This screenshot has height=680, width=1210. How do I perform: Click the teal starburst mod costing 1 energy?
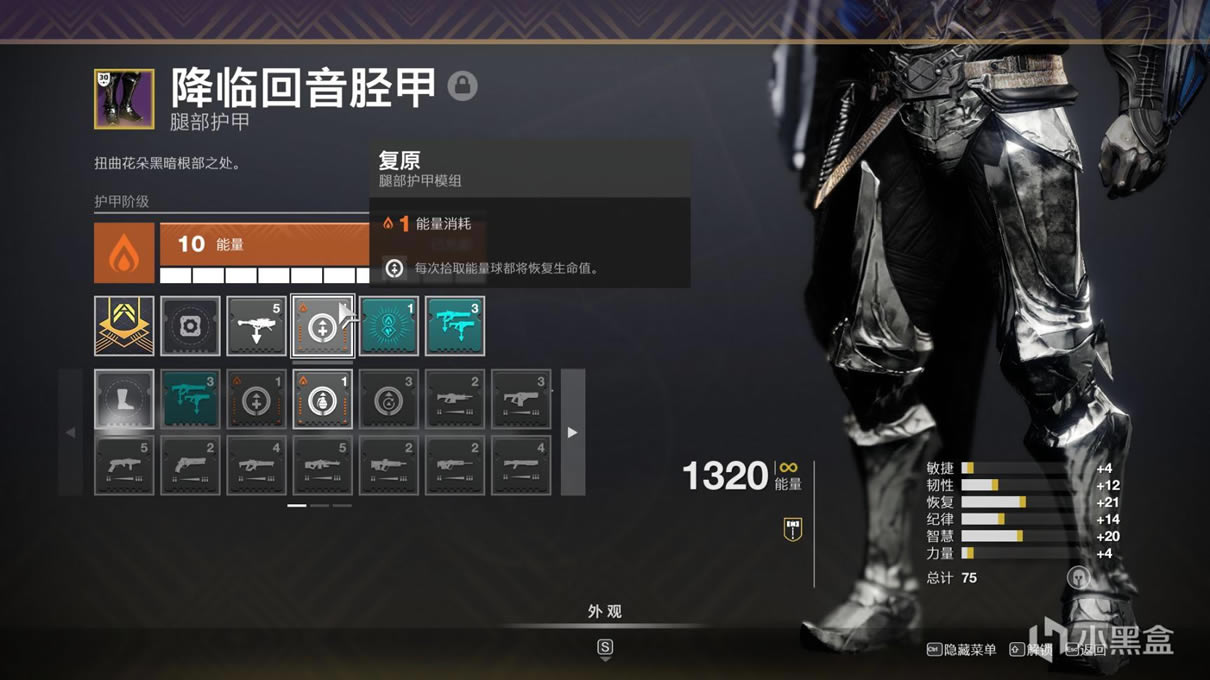coord(388,326)
